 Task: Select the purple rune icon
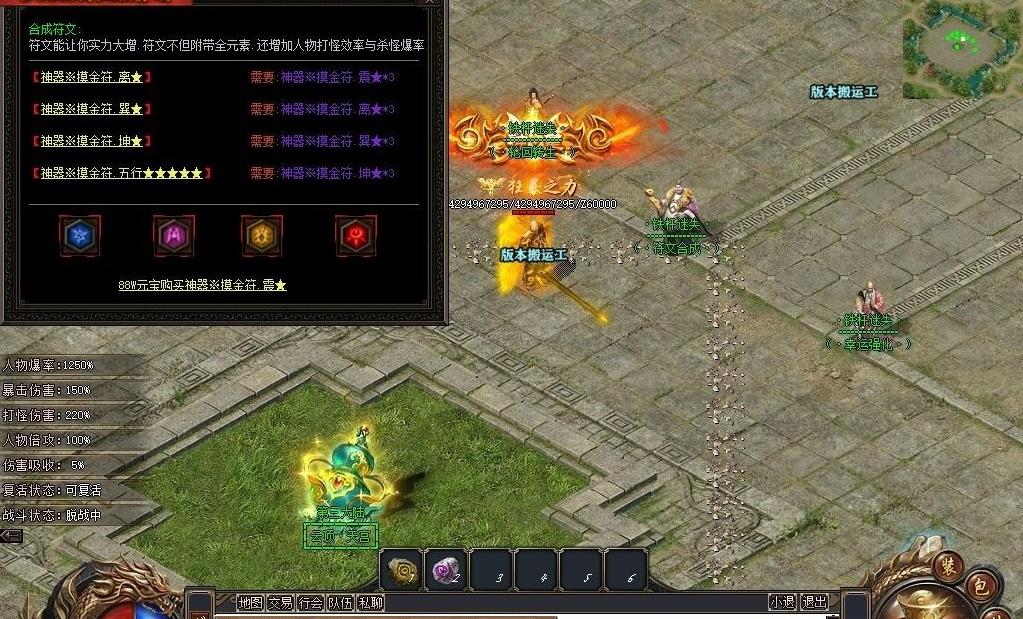pos(173,235)
